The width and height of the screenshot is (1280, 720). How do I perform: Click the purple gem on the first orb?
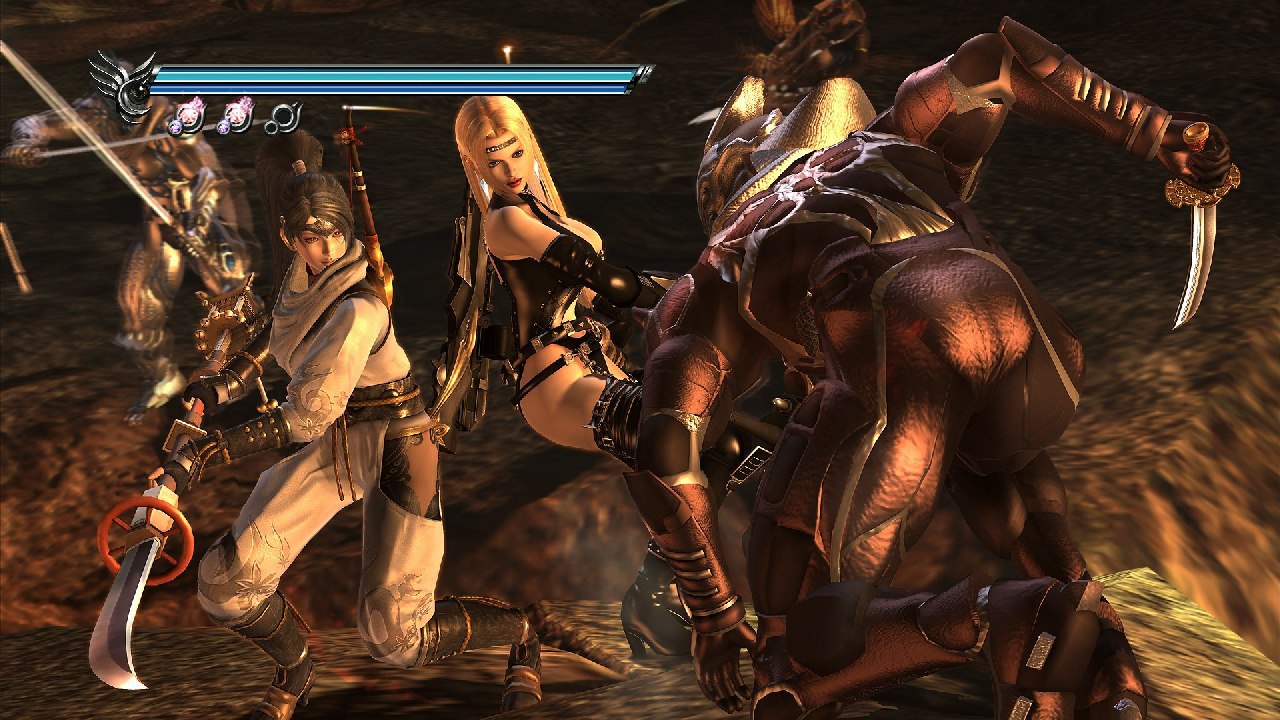[175, 129]
